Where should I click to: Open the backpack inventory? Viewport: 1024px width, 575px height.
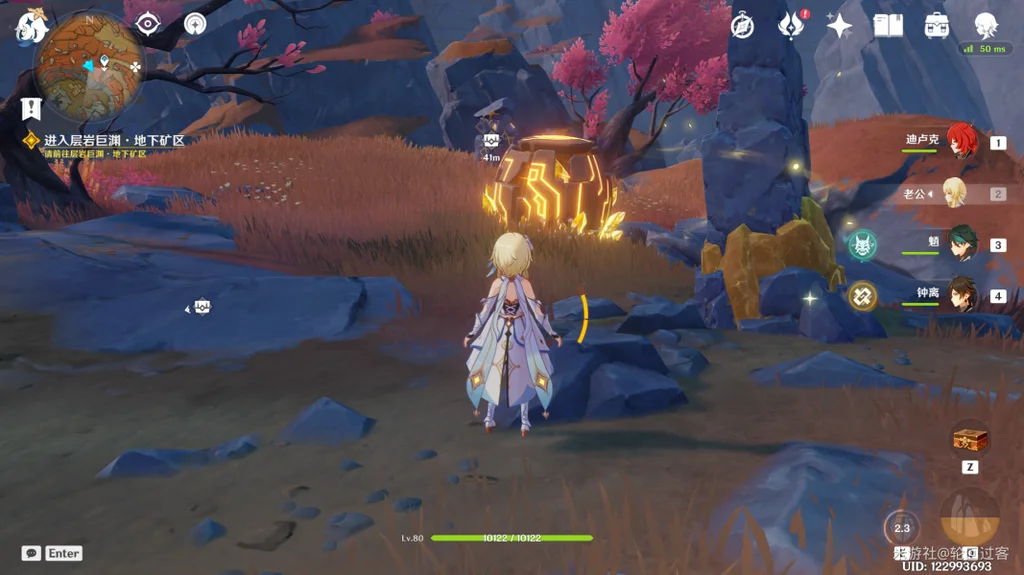(937, 26)
